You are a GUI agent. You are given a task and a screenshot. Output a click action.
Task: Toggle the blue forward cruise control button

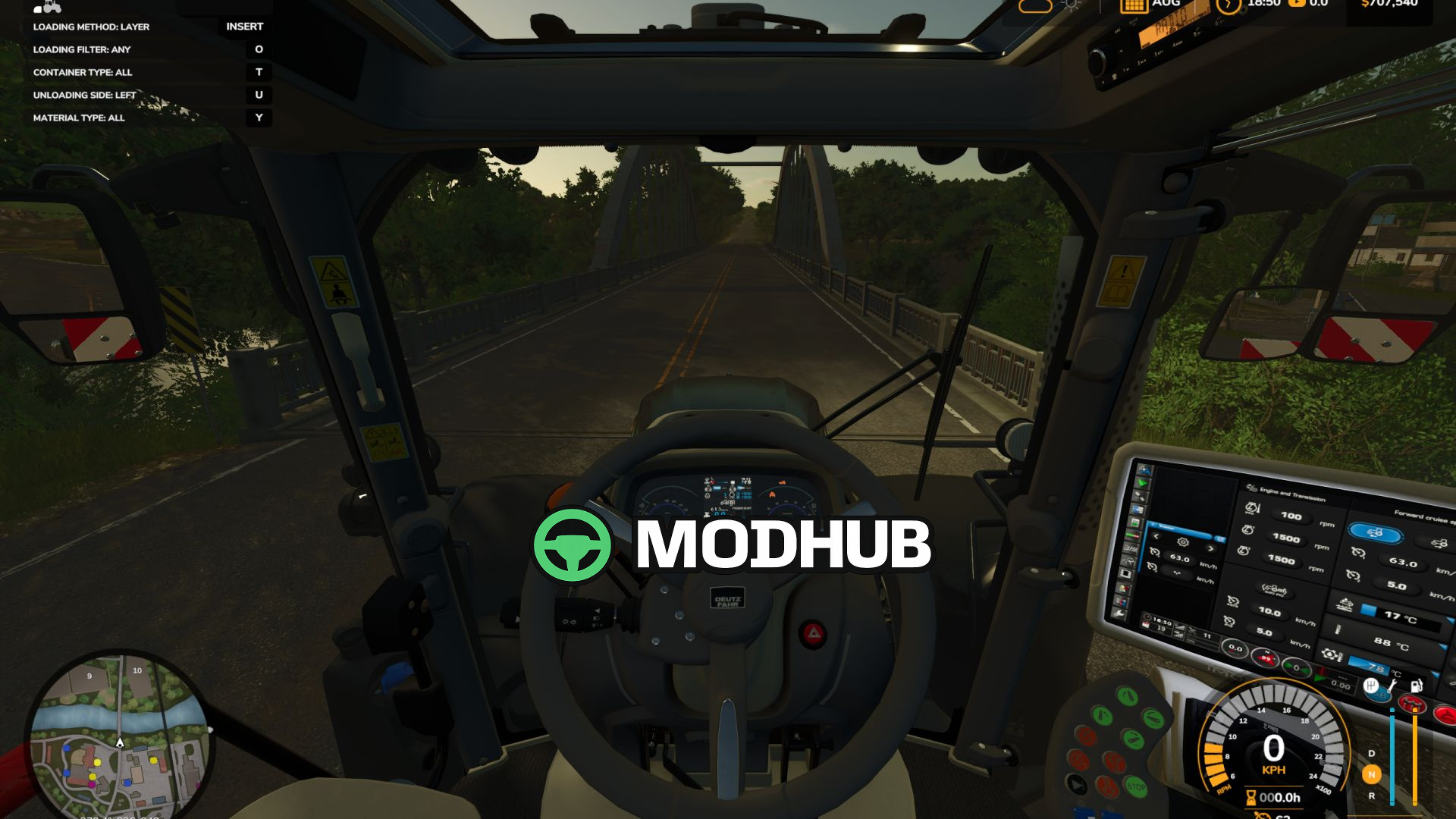click(1376, 533)
